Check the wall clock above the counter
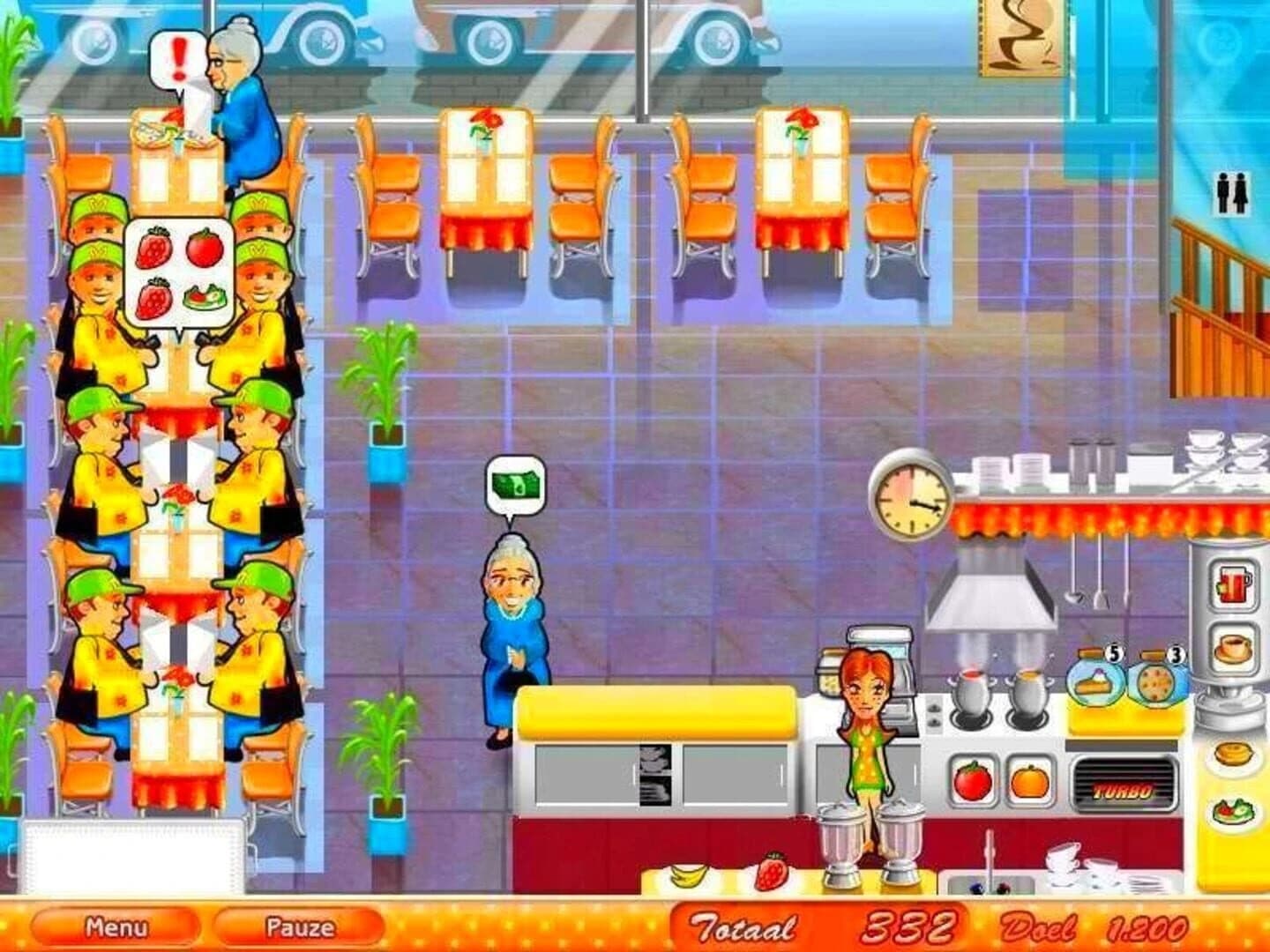Viewport: 1270px width, 952px height. [913, 498]
